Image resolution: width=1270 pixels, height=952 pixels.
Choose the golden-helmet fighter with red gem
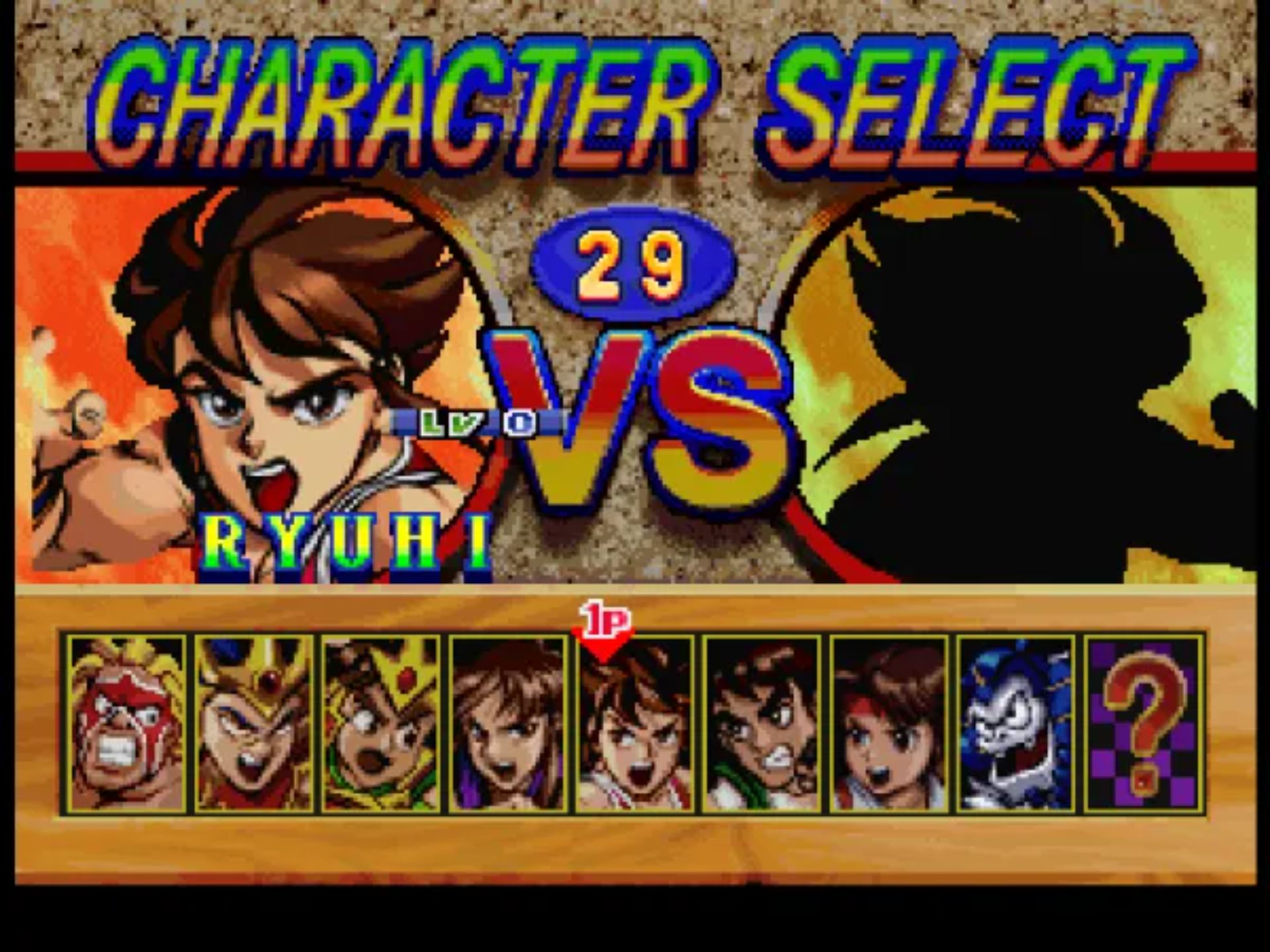(x=253, y=724)
